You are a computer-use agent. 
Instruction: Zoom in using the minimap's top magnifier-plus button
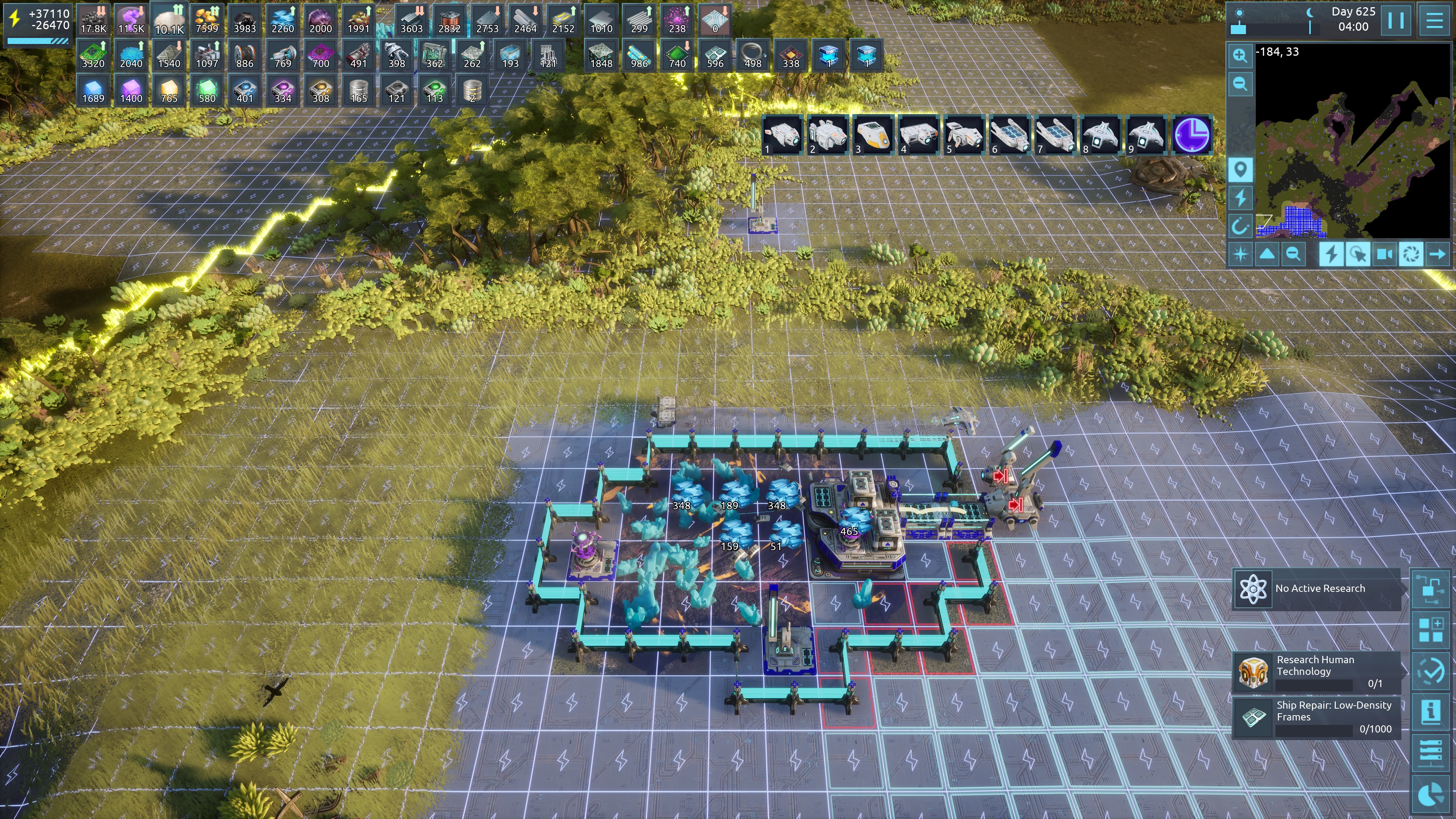[x=1240, y=55]
